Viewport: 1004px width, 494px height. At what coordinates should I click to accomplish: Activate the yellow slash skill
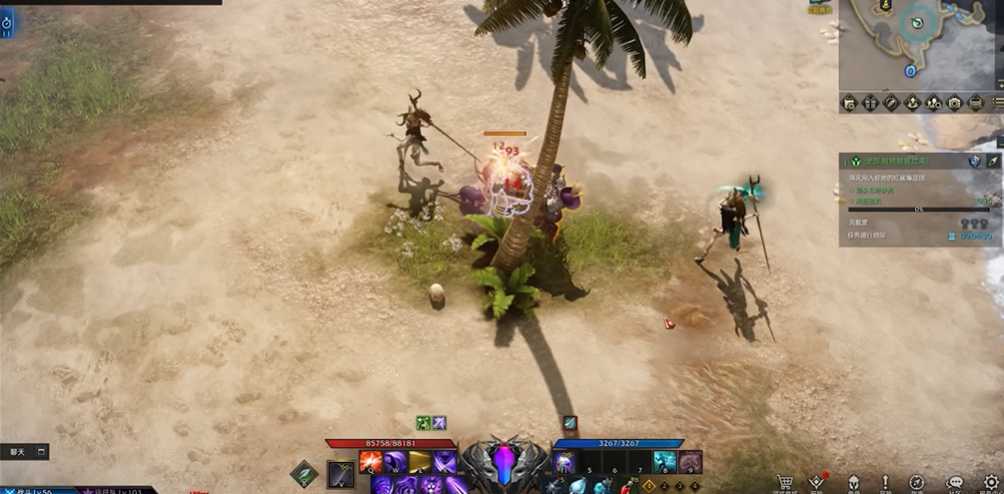tap(420, 462)
